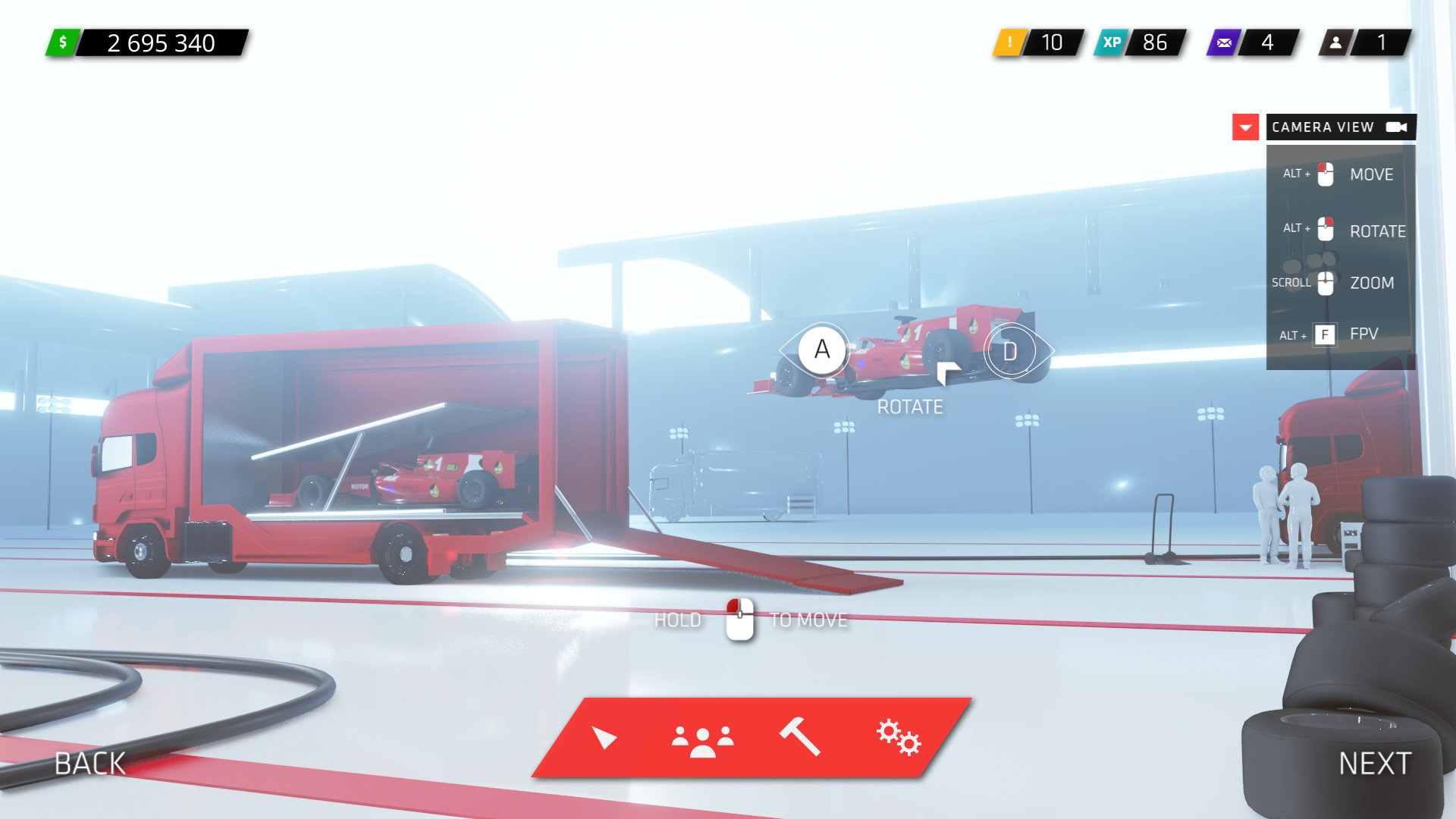Click the purple mail messages icon
The image size is (1456, 819).
[x=1223, y=43]
